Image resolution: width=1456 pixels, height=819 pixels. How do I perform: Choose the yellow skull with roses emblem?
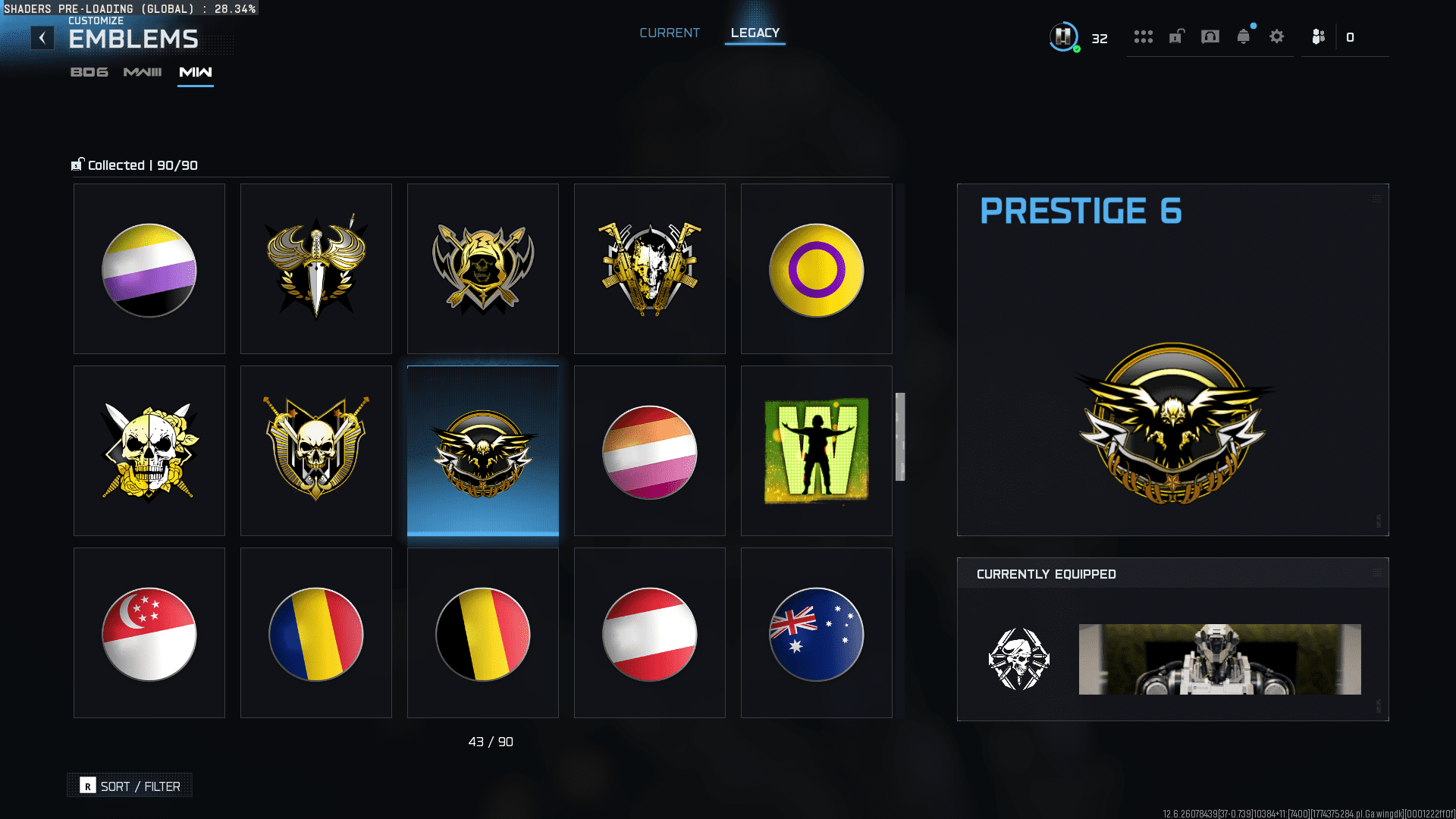click(149, 451)
